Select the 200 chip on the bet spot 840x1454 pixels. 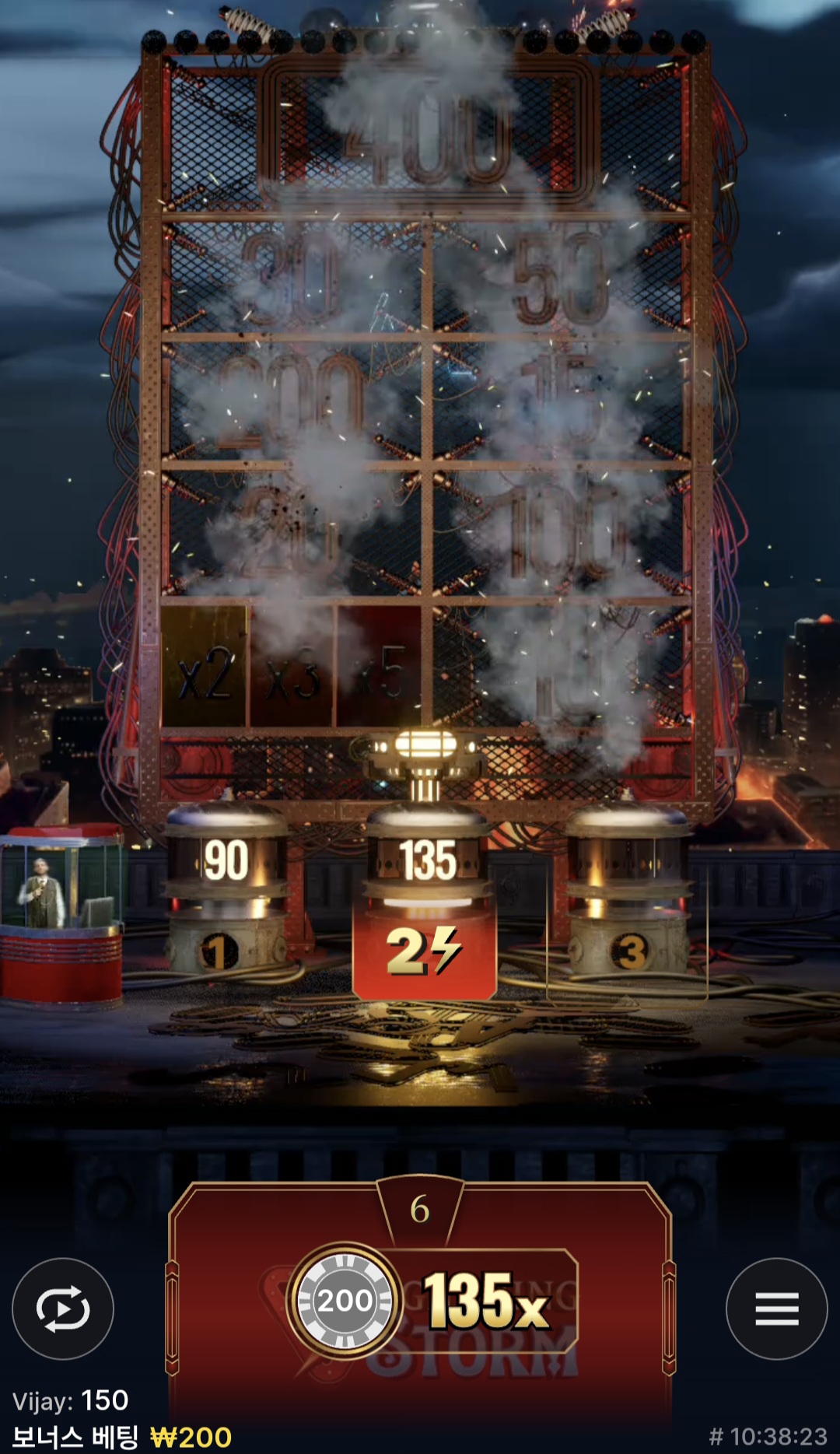pos(345,1301)
